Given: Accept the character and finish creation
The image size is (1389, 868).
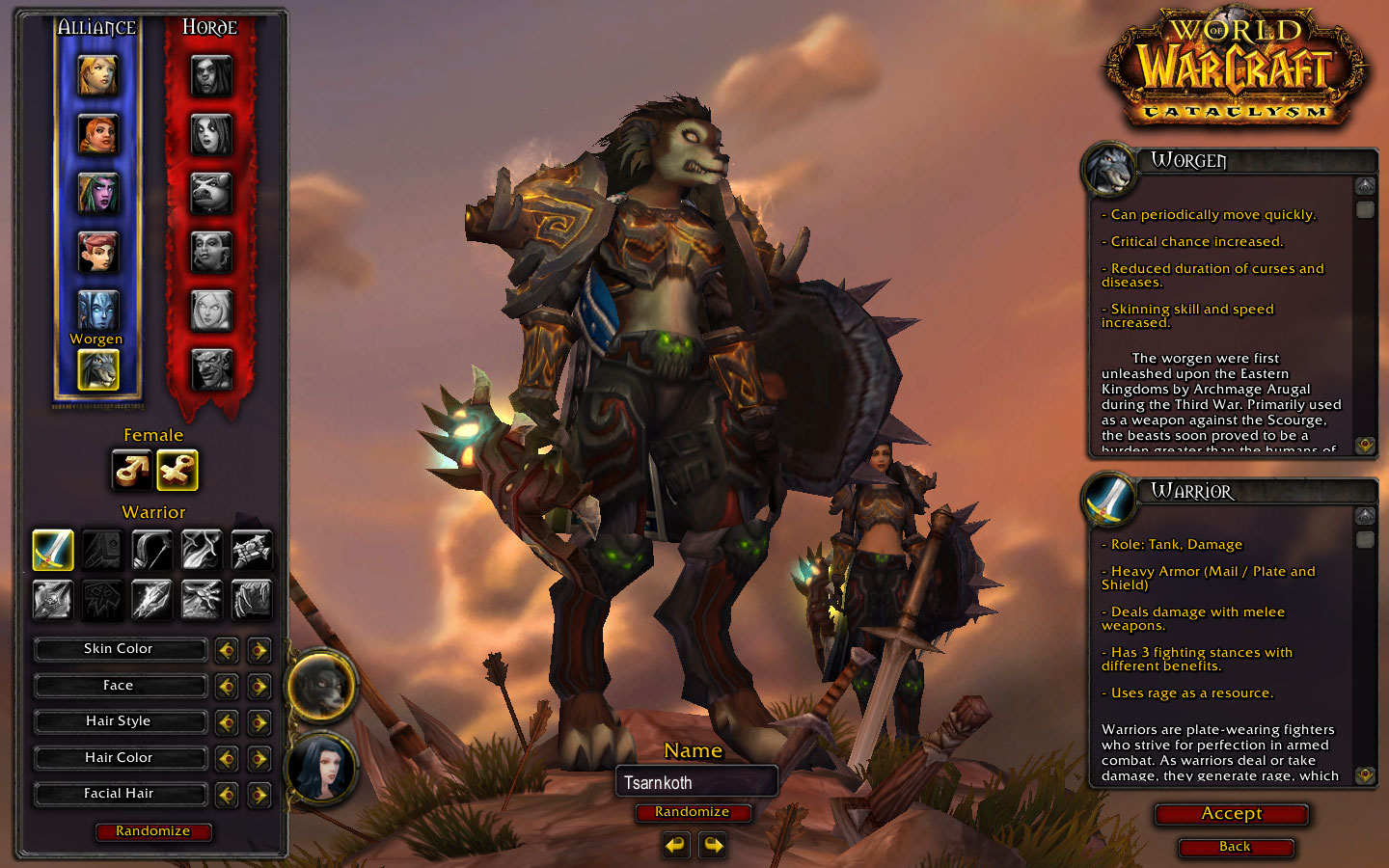Looking at the screenshot, I should 1231,814.
